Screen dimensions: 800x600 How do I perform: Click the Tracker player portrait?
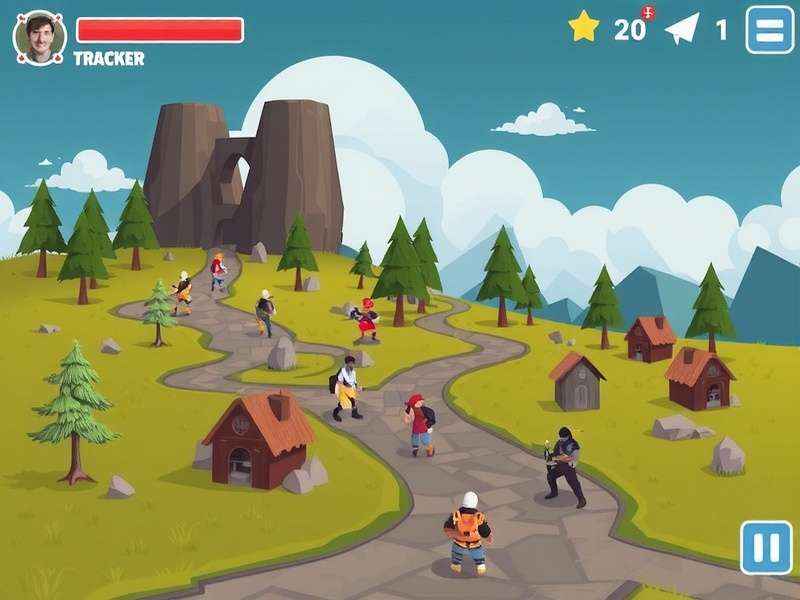[40, 38]
